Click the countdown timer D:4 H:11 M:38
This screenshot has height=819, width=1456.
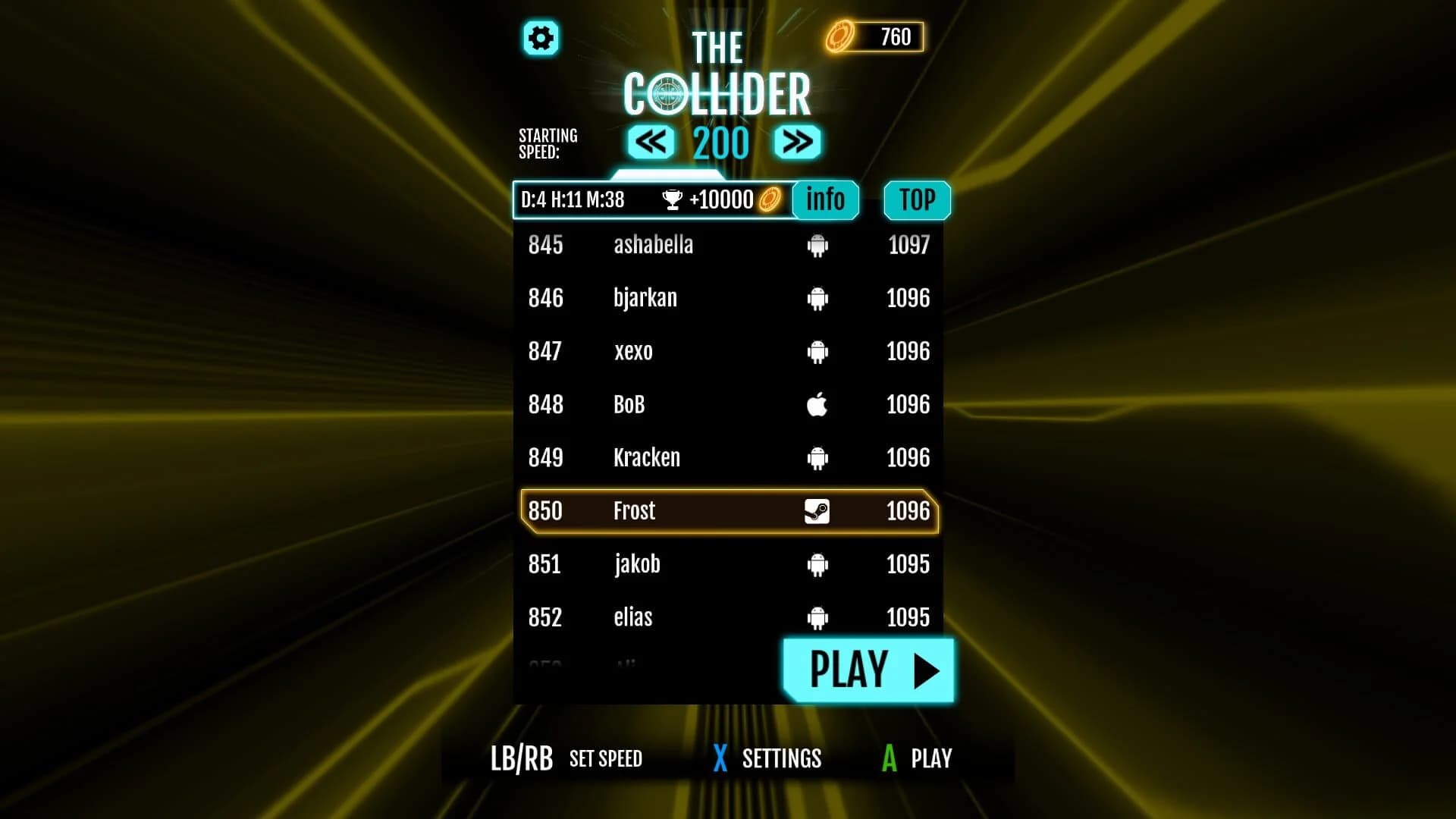click(x=571, y=200)
